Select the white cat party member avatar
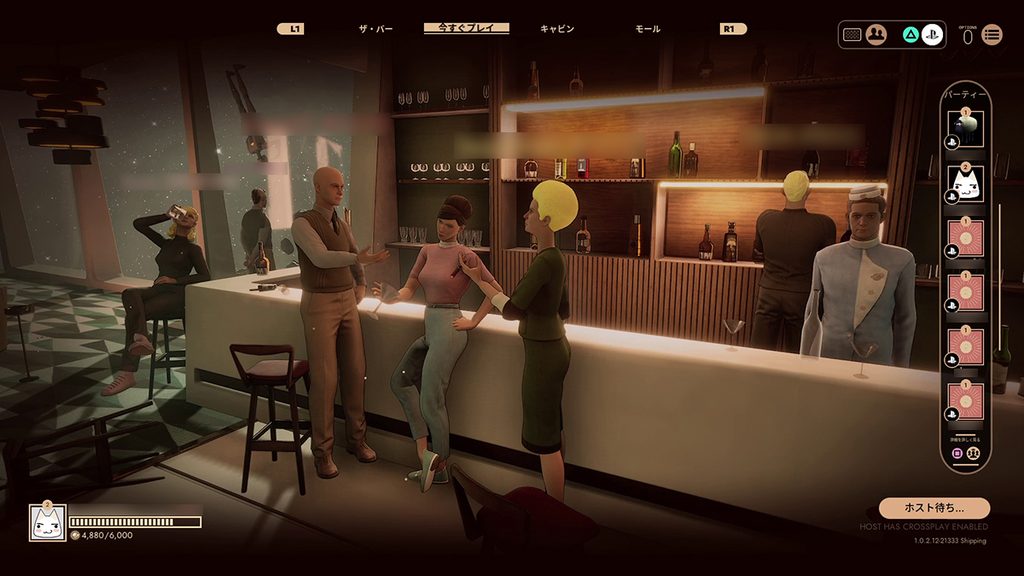The image size is (1024, 576). (966, 183)
